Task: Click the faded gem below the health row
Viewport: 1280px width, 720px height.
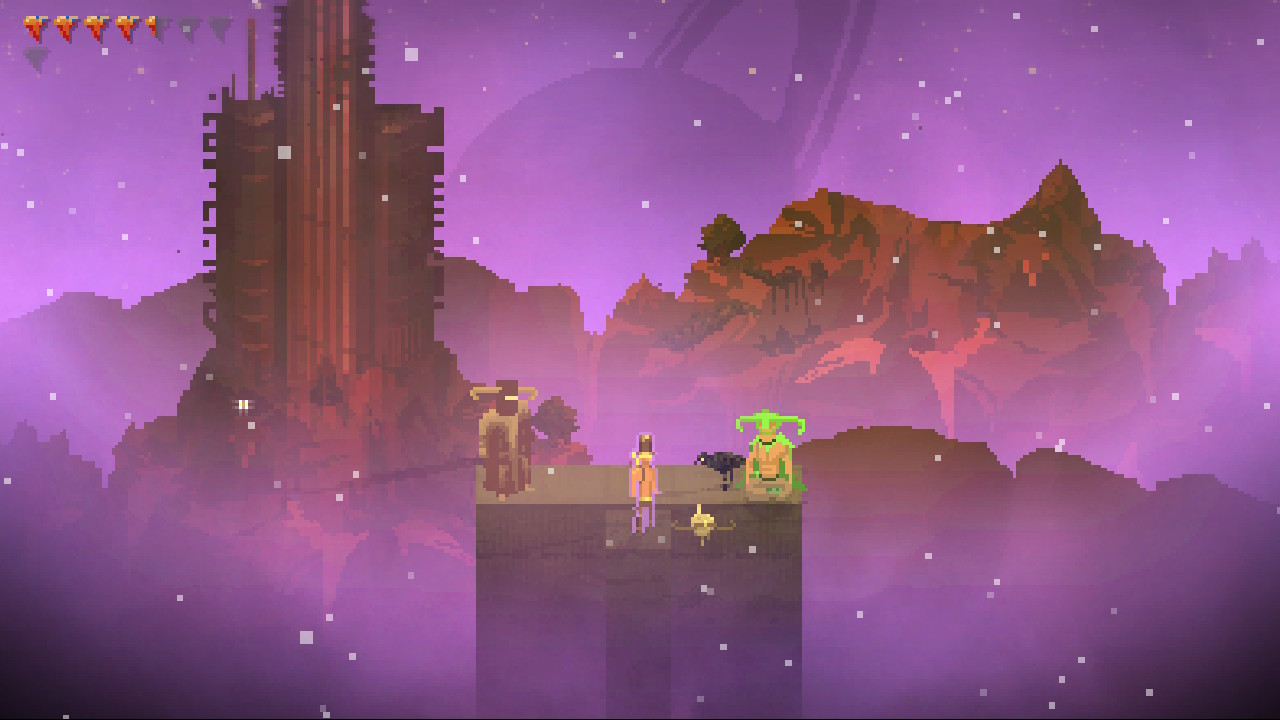Action: (36, 53)
